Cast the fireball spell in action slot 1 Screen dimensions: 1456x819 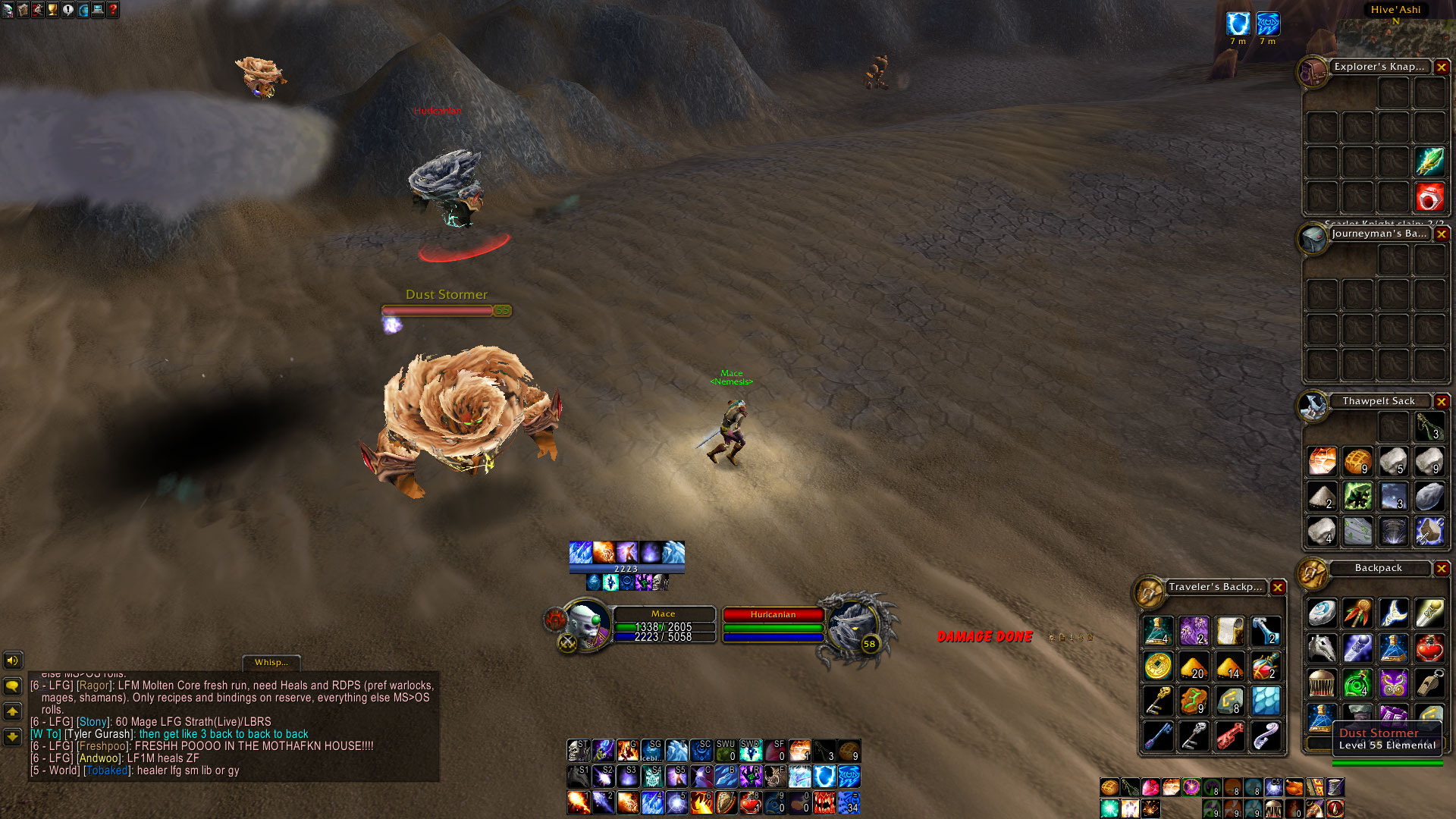(578, 802)
